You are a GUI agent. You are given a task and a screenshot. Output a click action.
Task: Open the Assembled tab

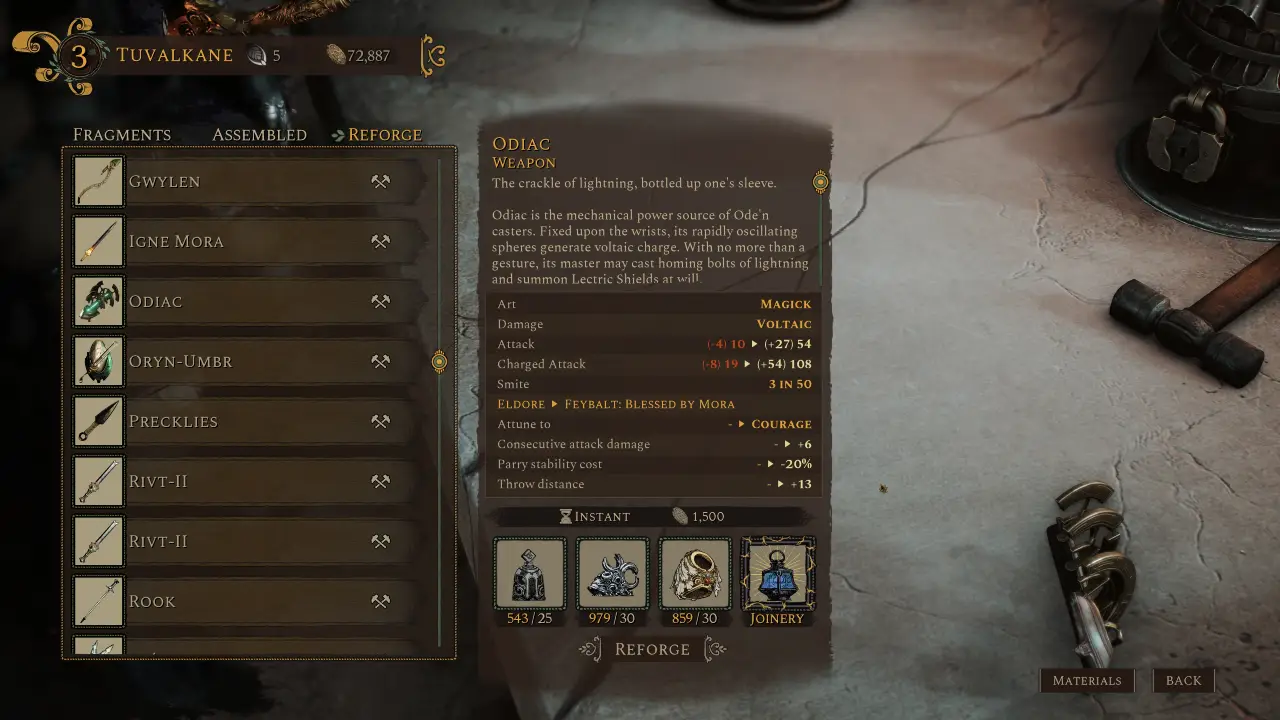[259, 135]
